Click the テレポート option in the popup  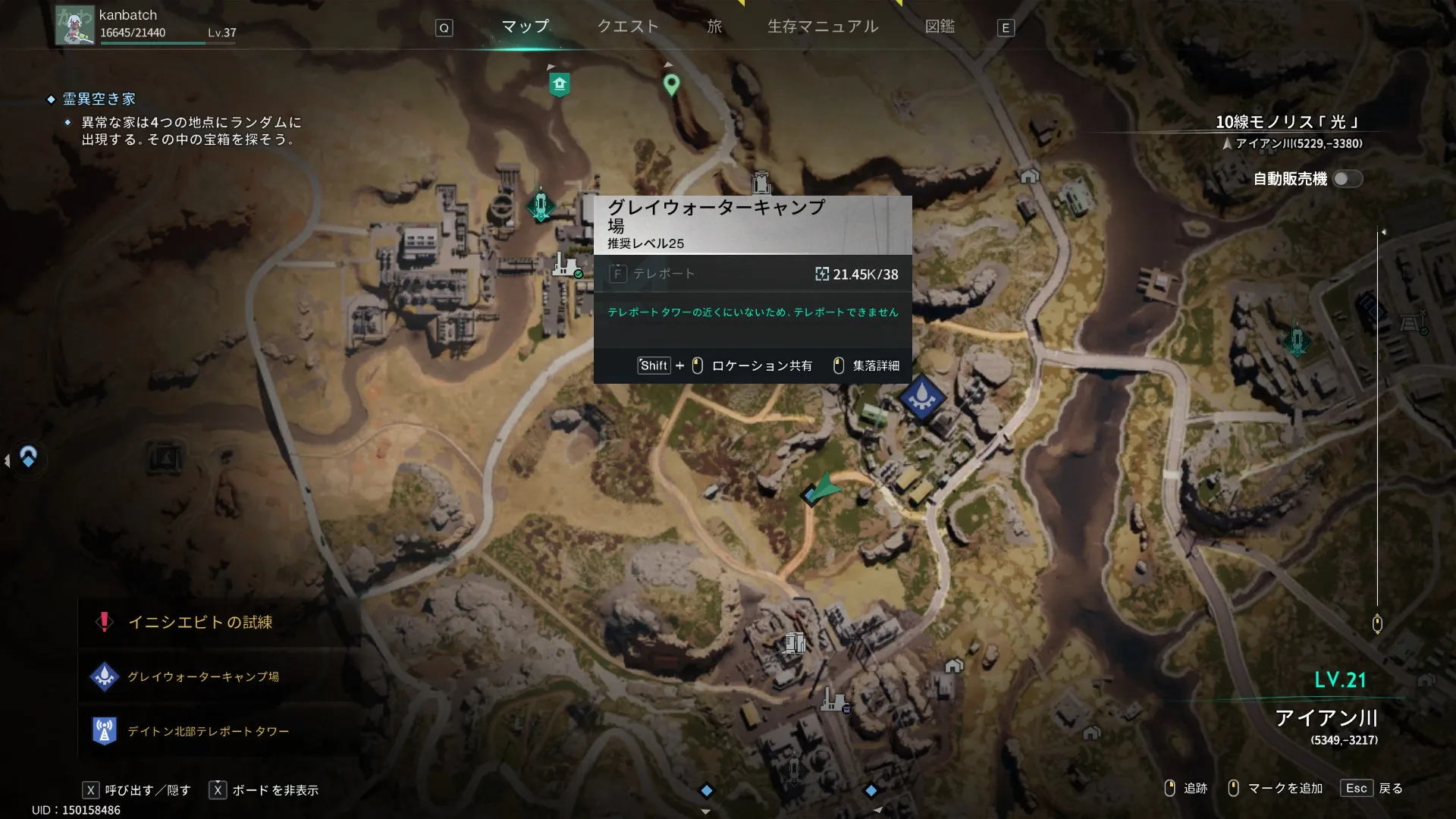(664, 274)
